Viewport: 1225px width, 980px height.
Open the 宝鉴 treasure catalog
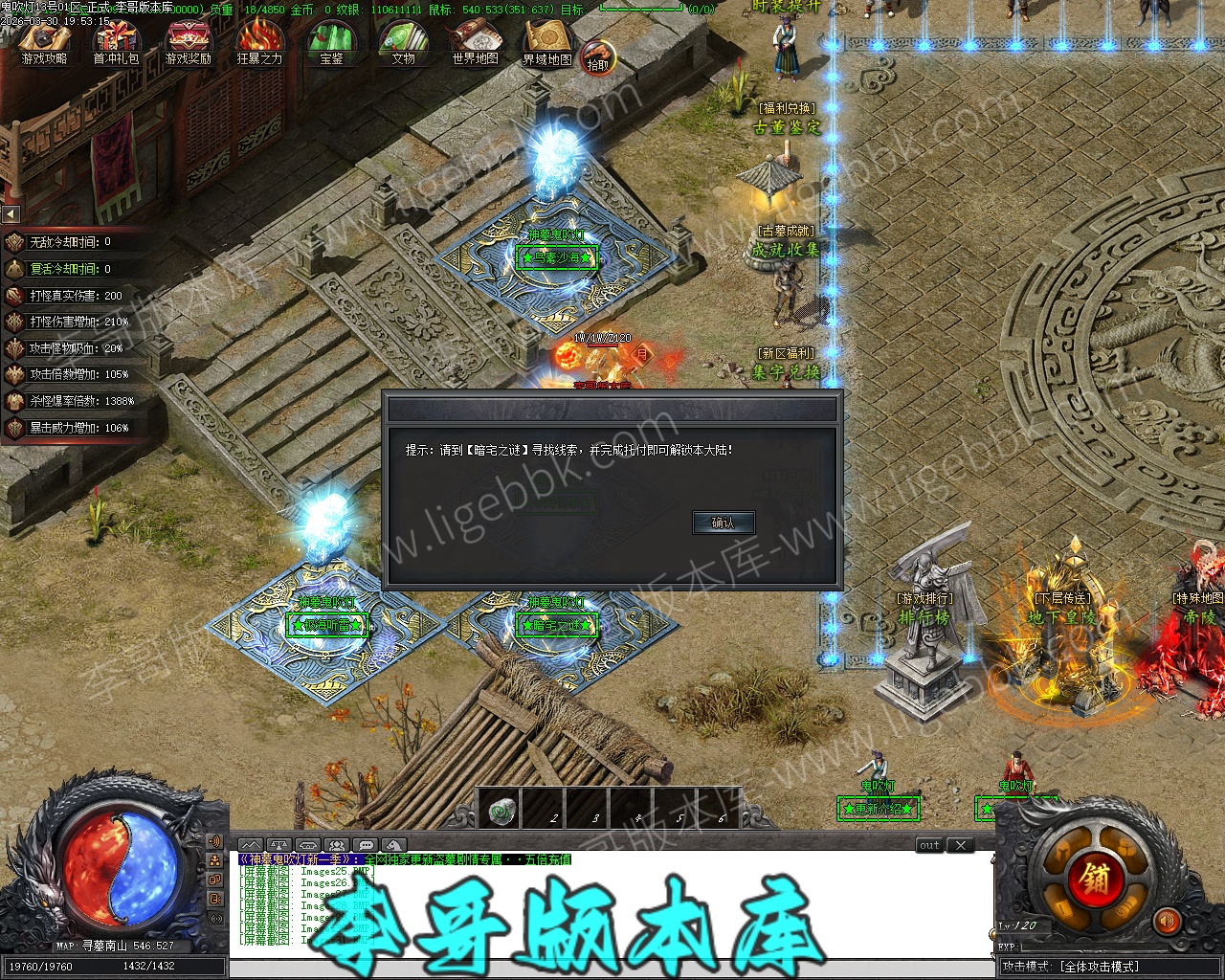[x=331, y=44]
